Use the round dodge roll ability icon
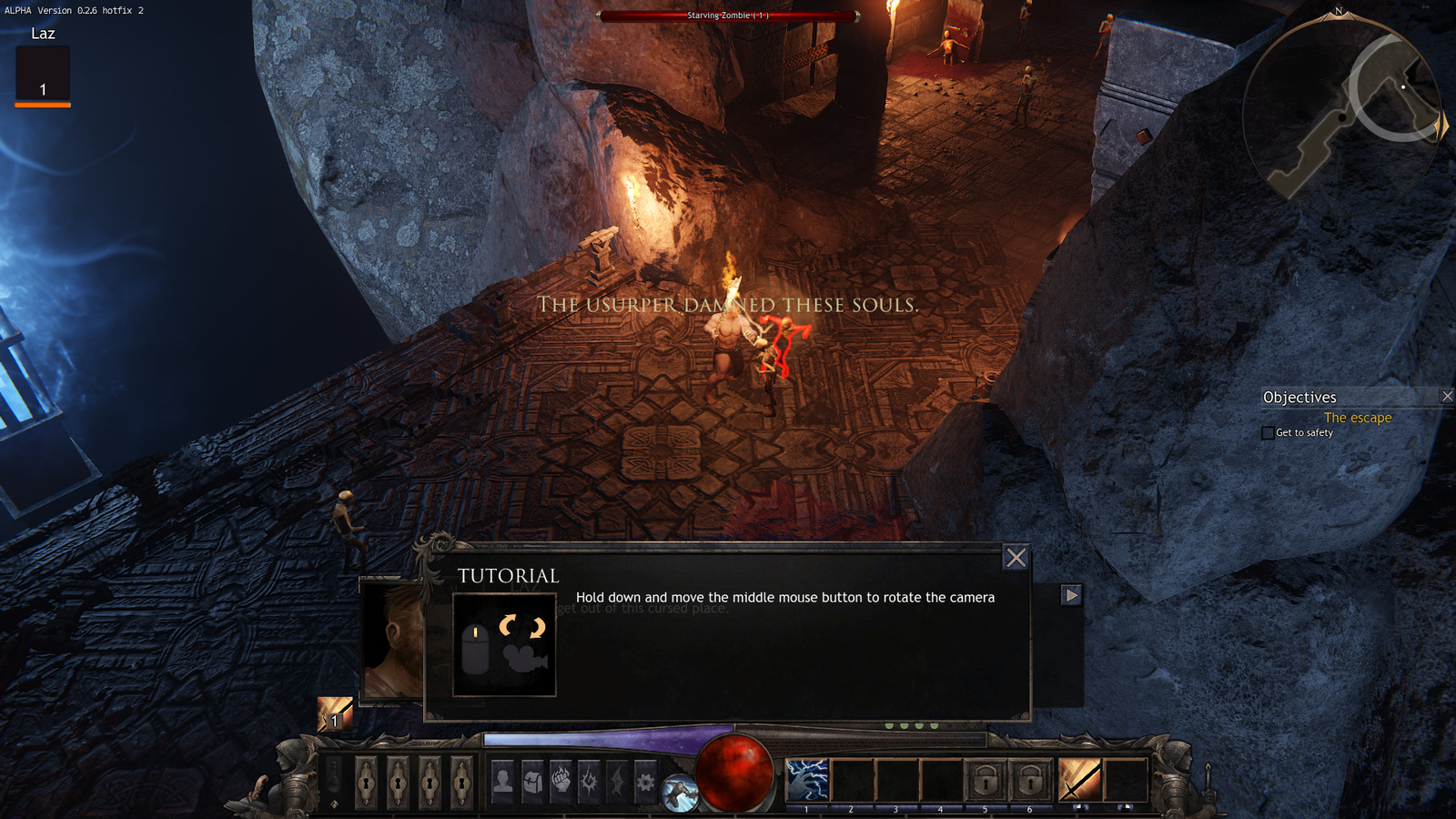This screenshot has height=819, width=1456. click(679, 794)
